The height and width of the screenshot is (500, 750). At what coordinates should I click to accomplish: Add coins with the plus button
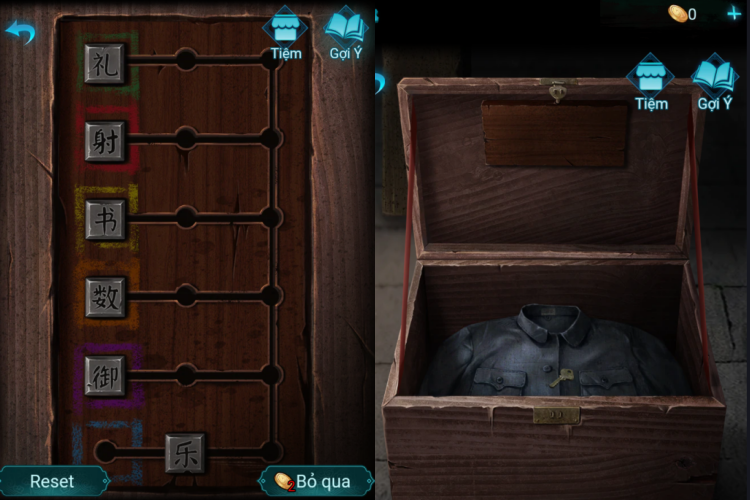point(734,14)
